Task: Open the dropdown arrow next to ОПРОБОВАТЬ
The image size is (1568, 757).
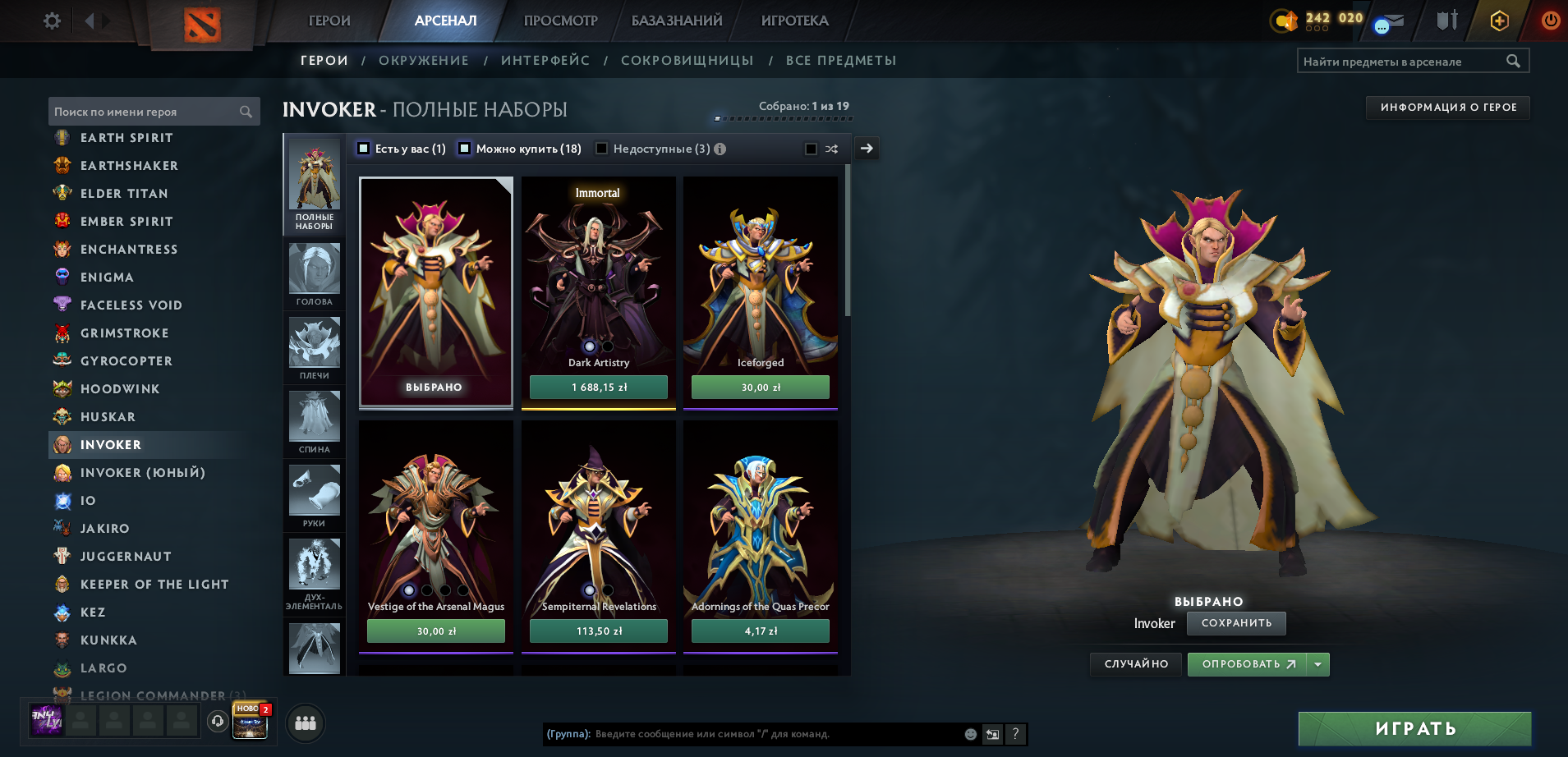Action: (1318, 664)
